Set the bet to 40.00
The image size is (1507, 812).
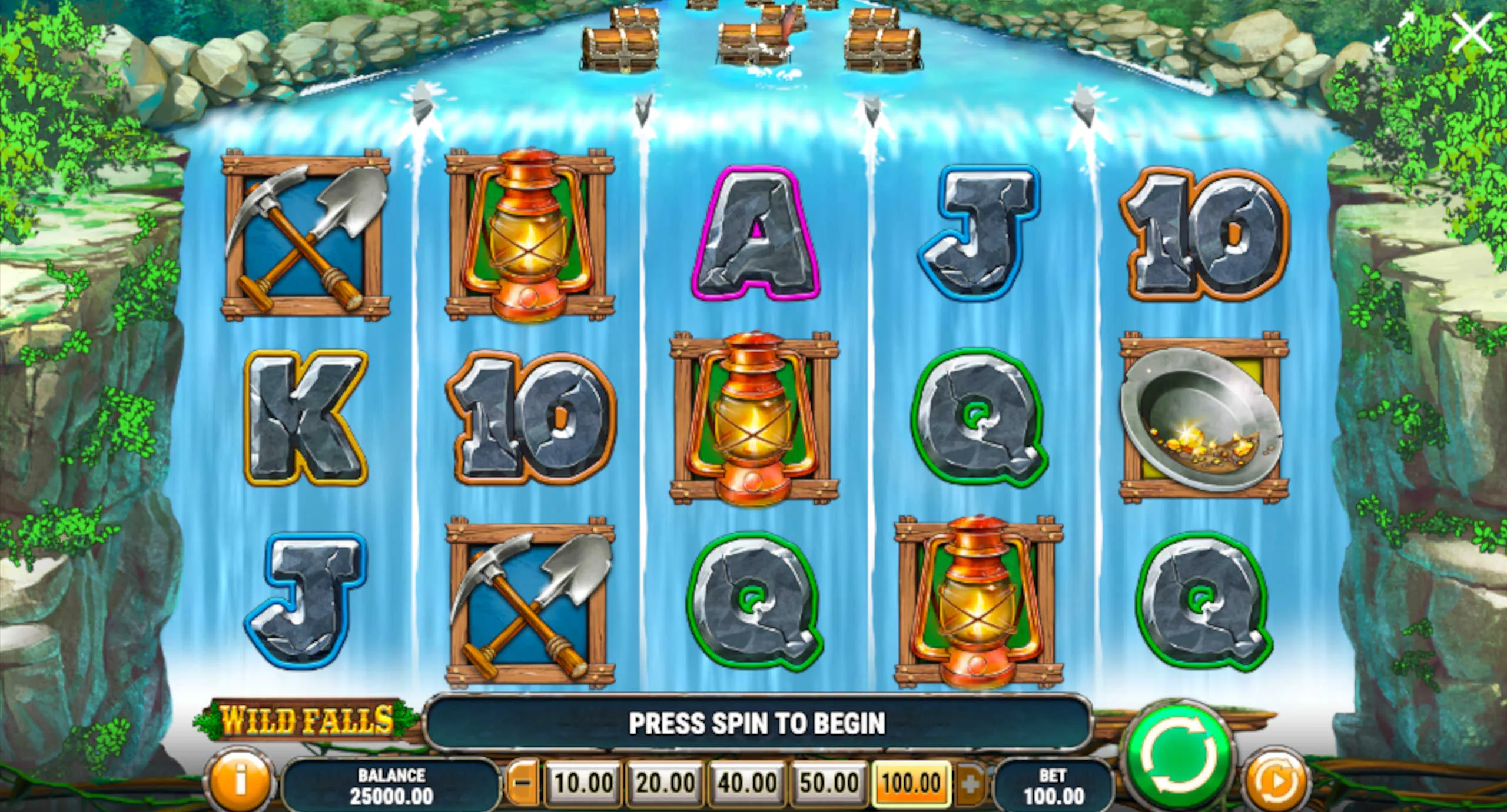tap(747, 783)
